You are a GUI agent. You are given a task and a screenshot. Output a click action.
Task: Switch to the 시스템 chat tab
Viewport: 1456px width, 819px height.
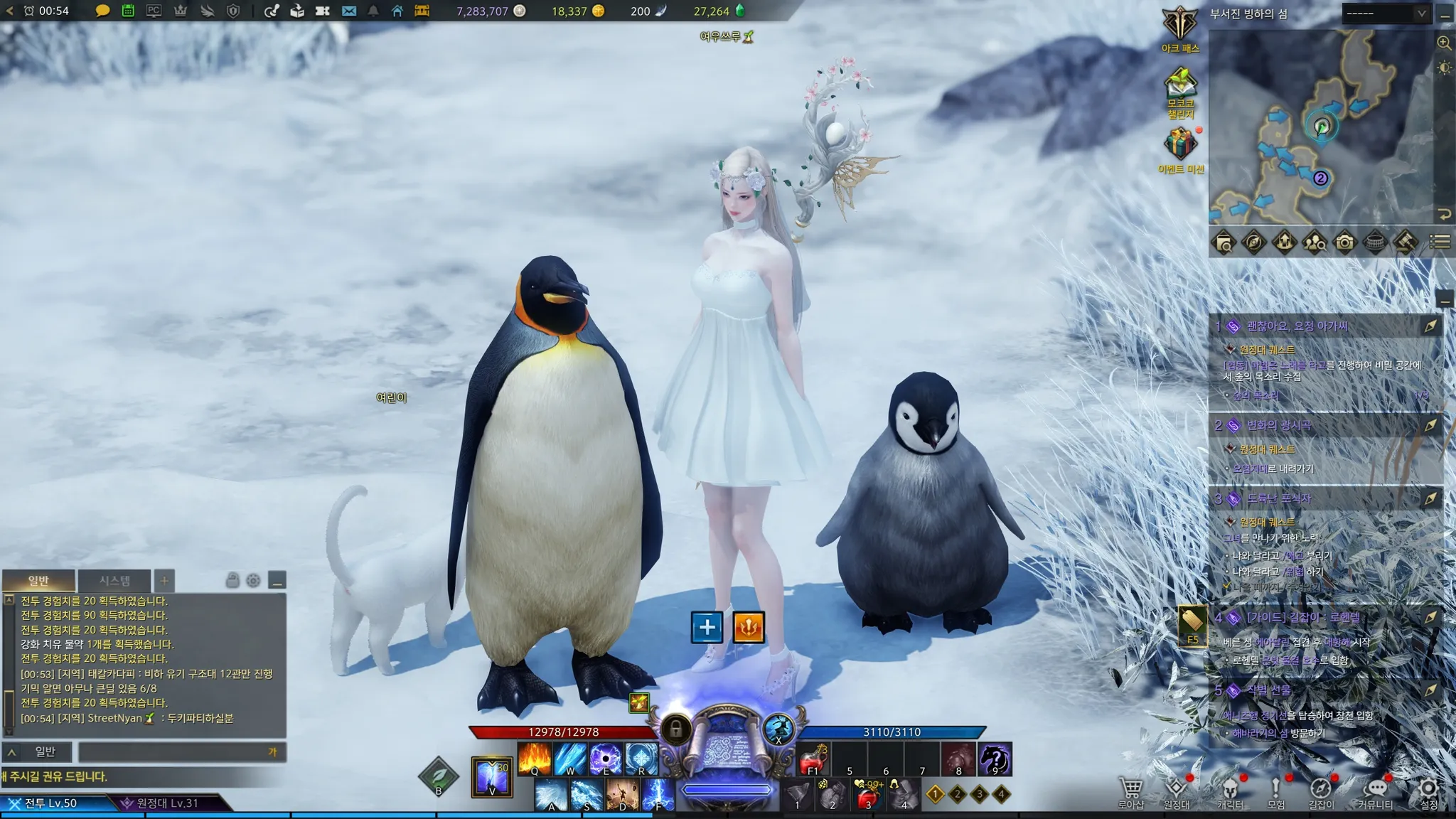tap(114, 581)
